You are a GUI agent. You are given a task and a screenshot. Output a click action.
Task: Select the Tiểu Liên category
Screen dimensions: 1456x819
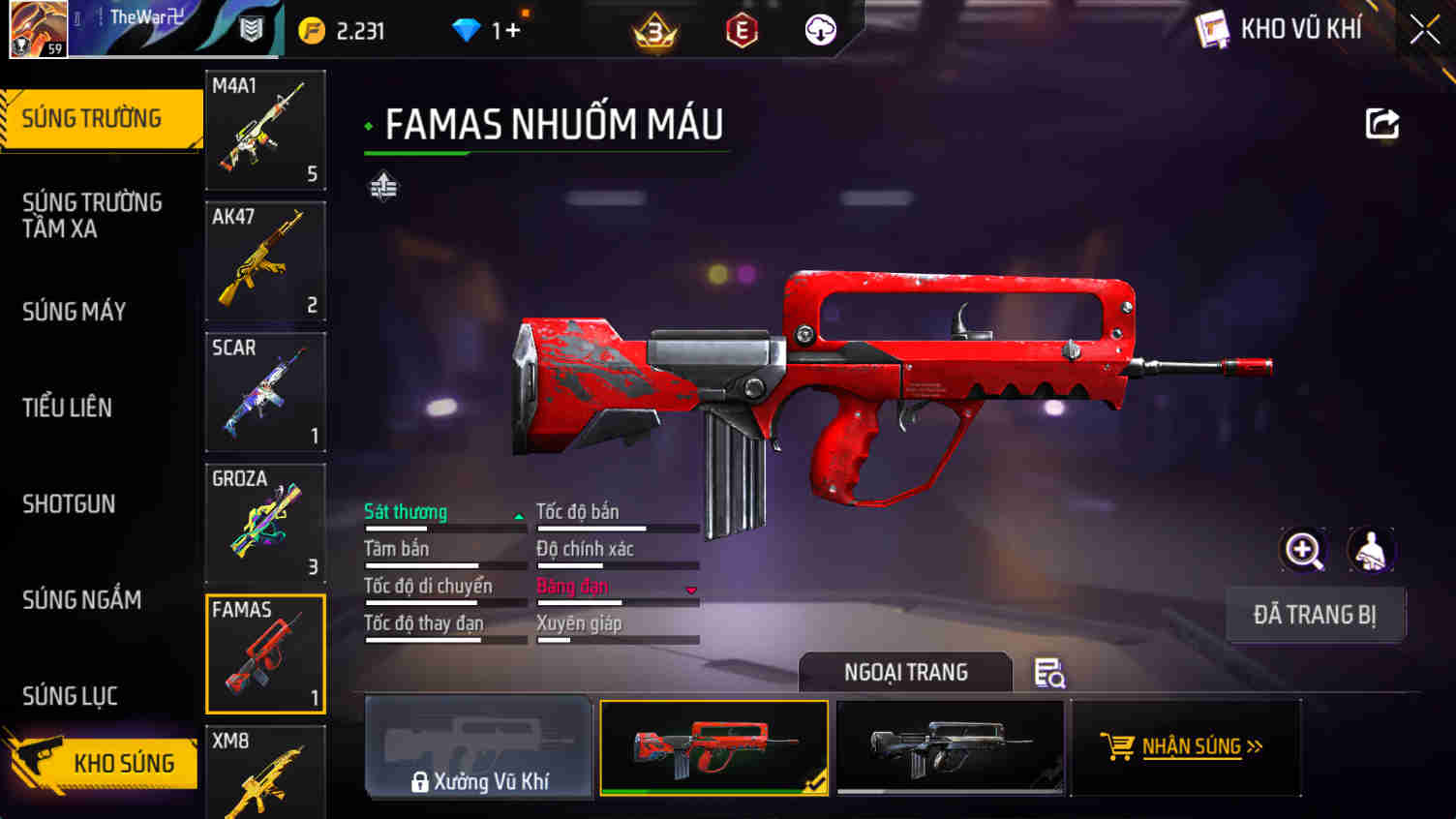coord(68,408)
